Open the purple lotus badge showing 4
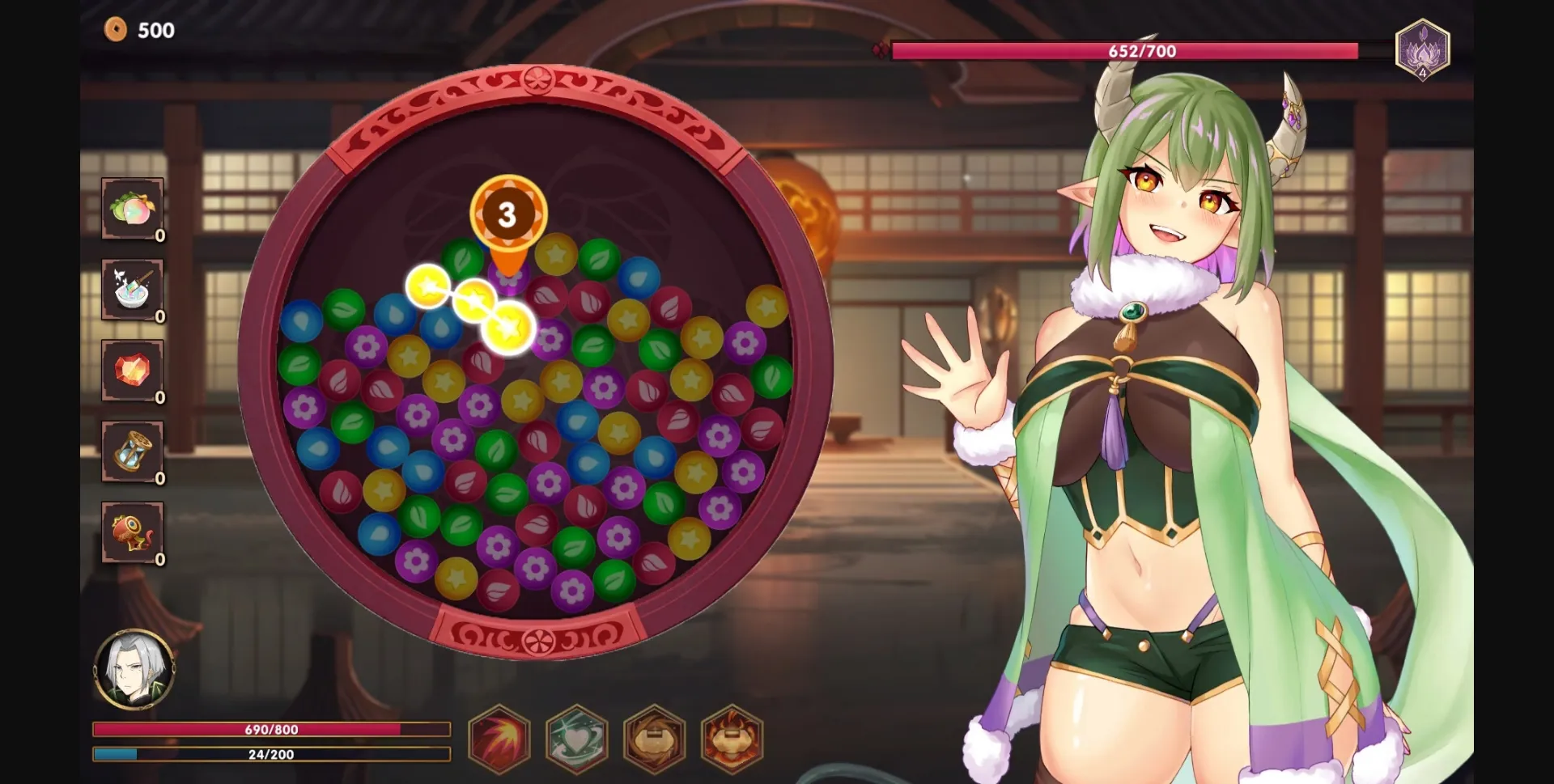The image size is (1554, 784). pyautogui.click(x=1421, y=50)
